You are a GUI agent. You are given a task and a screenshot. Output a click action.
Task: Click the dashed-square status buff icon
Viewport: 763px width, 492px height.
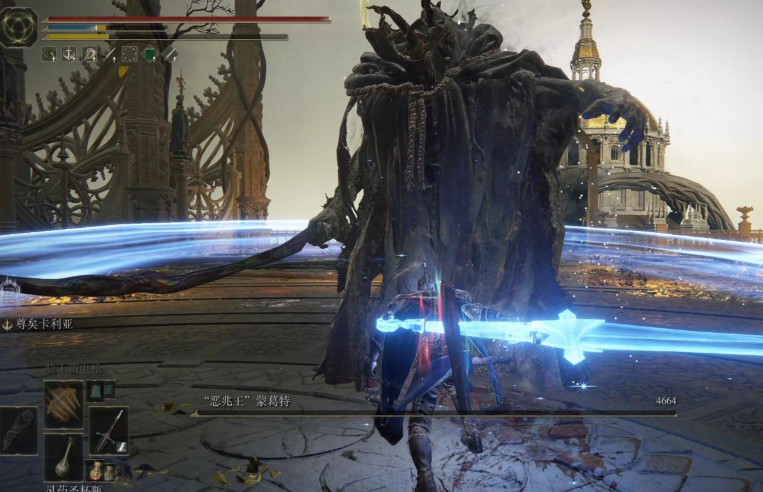pos(129,54)
